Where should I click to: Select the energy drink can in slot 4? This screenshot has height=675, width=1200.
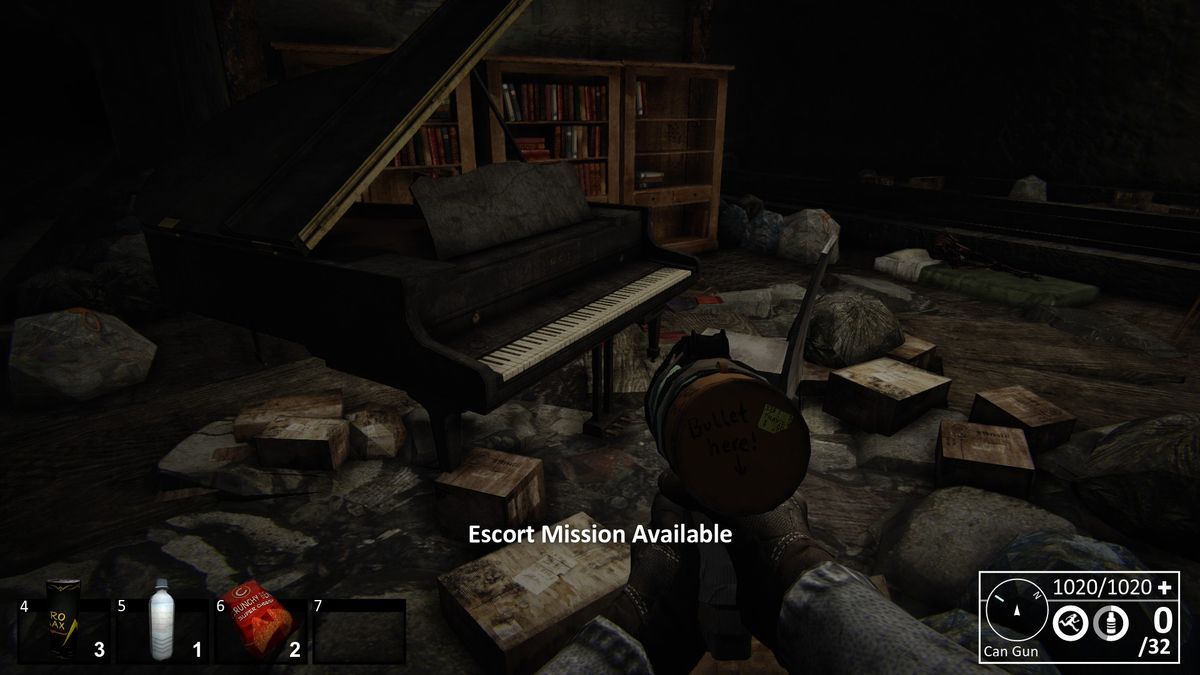(x=63, y=620)
